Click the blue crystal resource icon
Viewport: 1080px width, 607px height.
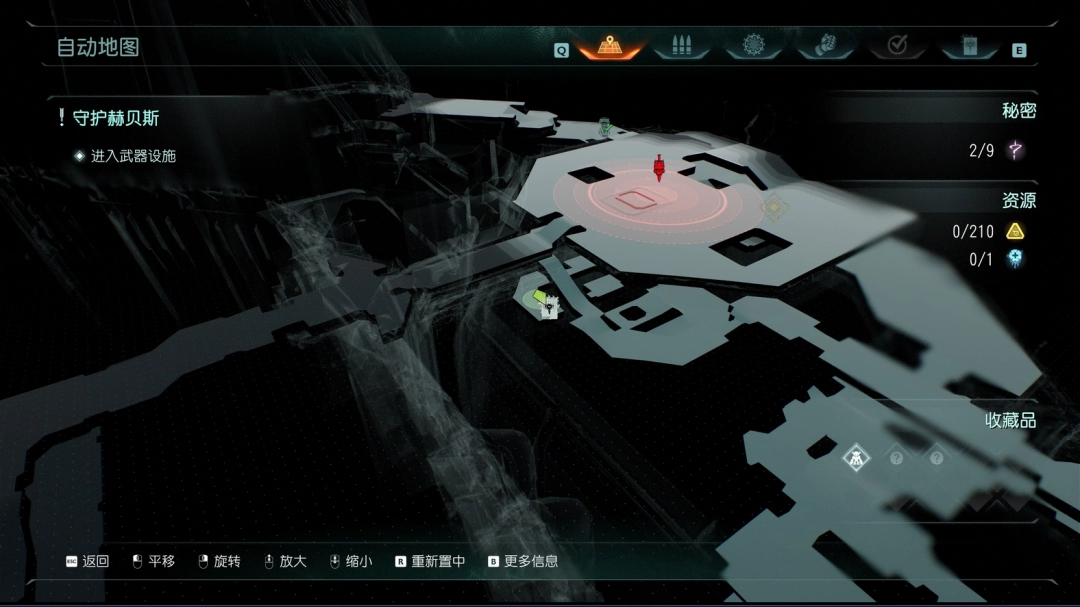pyautogui.click(x=1015, y=259)
